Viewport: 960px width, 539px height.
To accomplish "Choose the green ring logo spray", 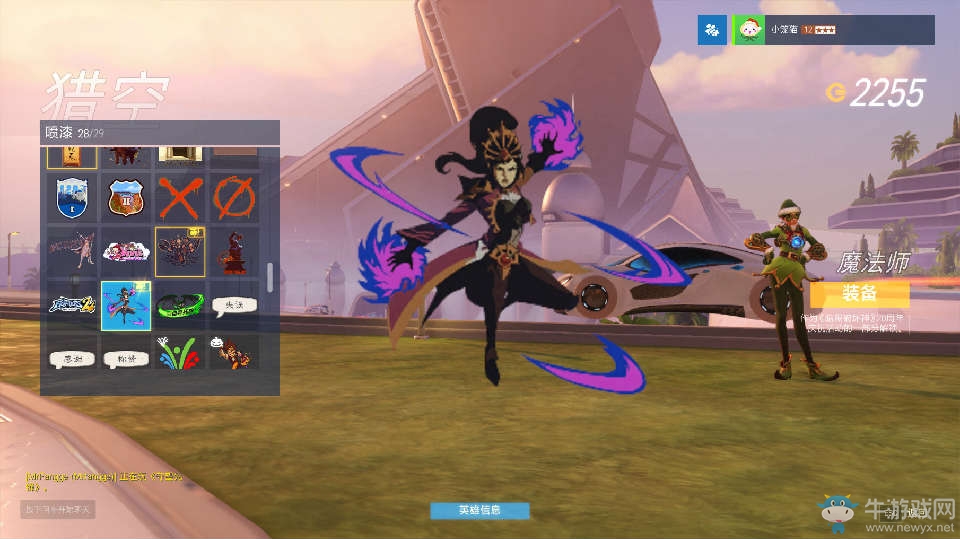I will tap(180, 305).
